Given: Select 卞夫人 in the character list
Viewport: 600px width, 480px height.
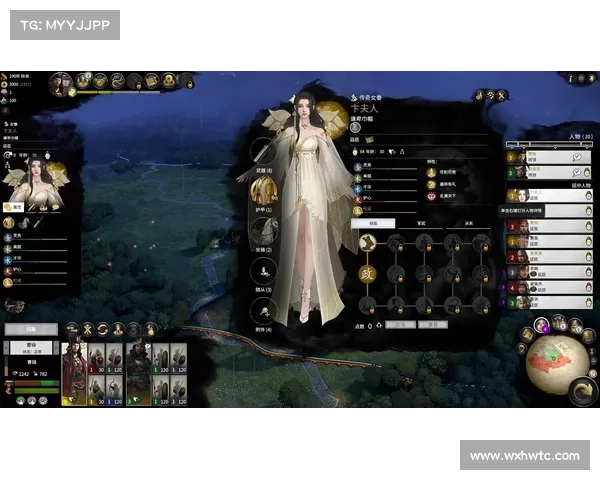Looking at the screenshot, I should [x=545, y=196].
